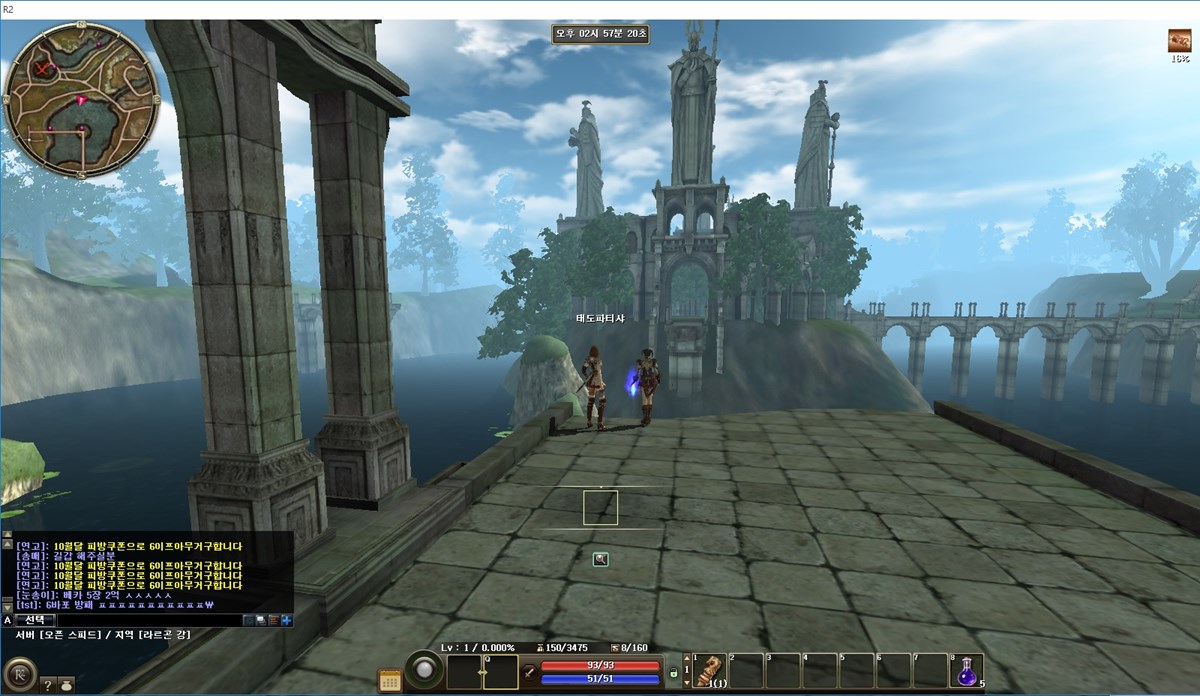Click the 선택 chat channel button
The height and width of the screenshot is (696, 1200).
(34, 620)
